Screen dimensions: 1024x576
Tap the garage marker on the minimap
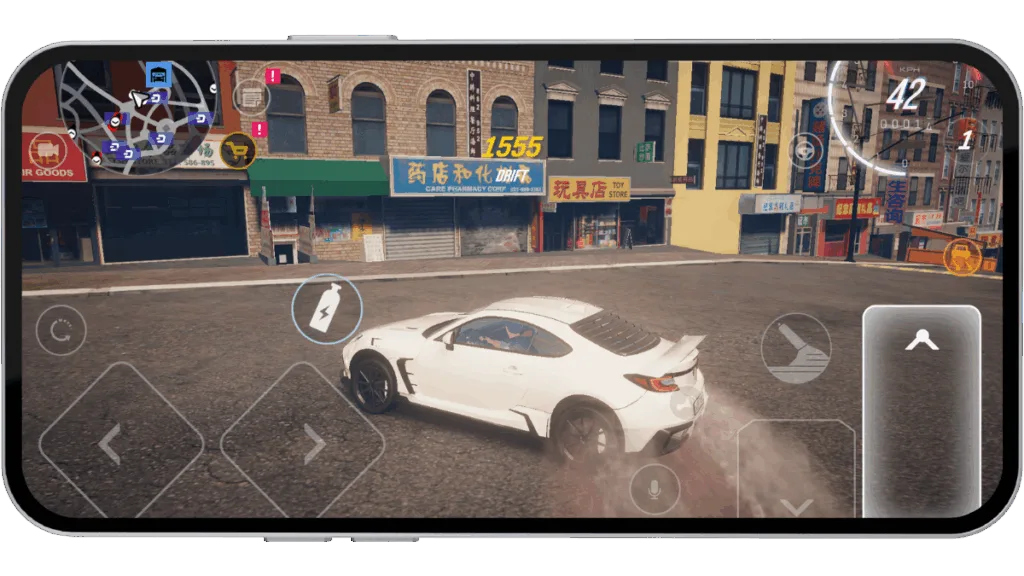click(158, 73)
